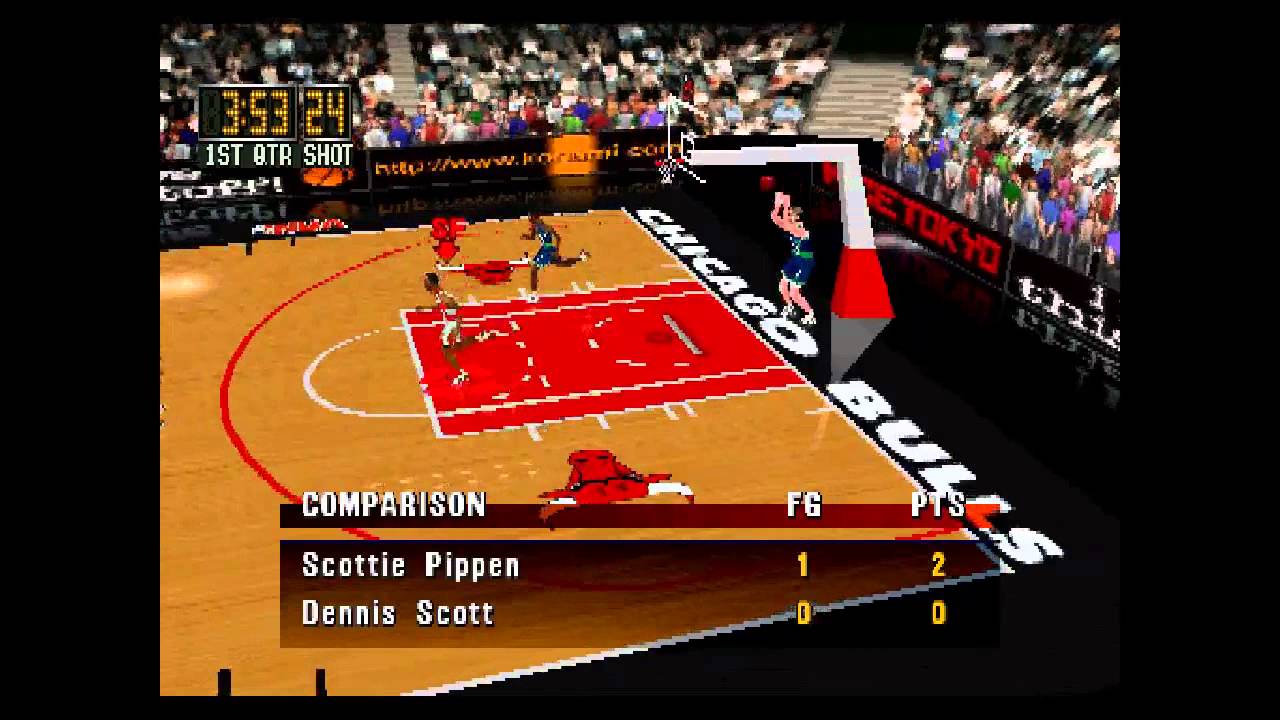This screenshot has height=720, width=1280.
Task: Select the 1ST QTR indicator
Action: (247, 155)
